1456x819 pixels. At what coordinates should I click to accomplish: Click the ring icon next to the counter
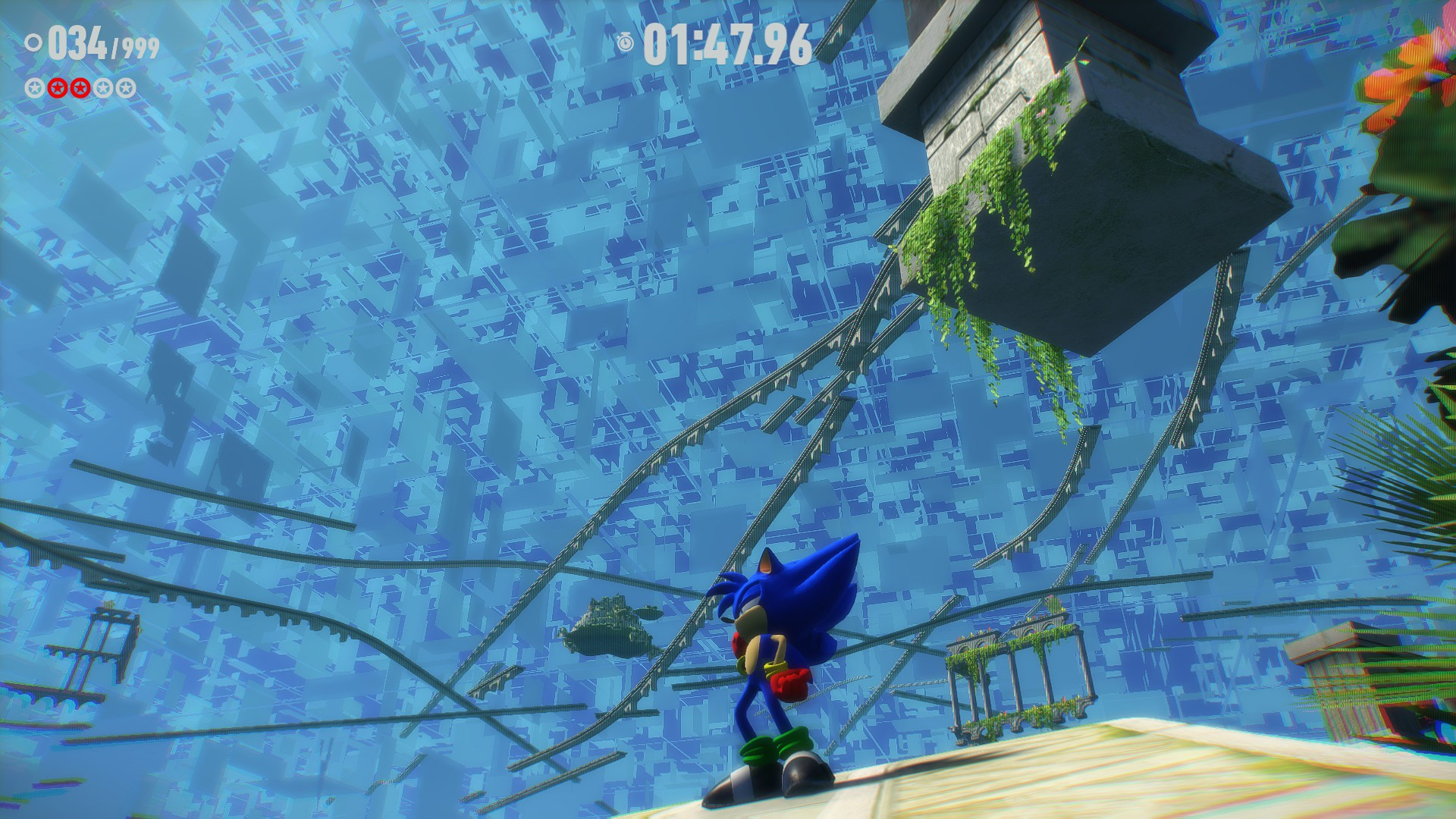[33, 42]
